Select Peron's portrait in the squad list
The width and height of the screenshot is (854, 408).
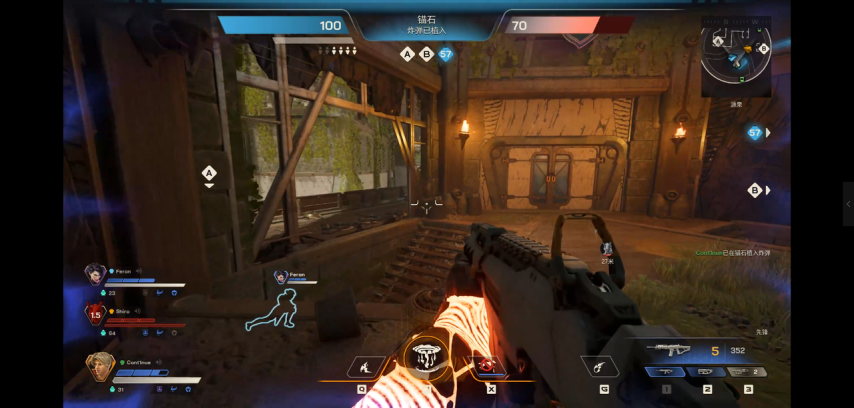(95, 273)
